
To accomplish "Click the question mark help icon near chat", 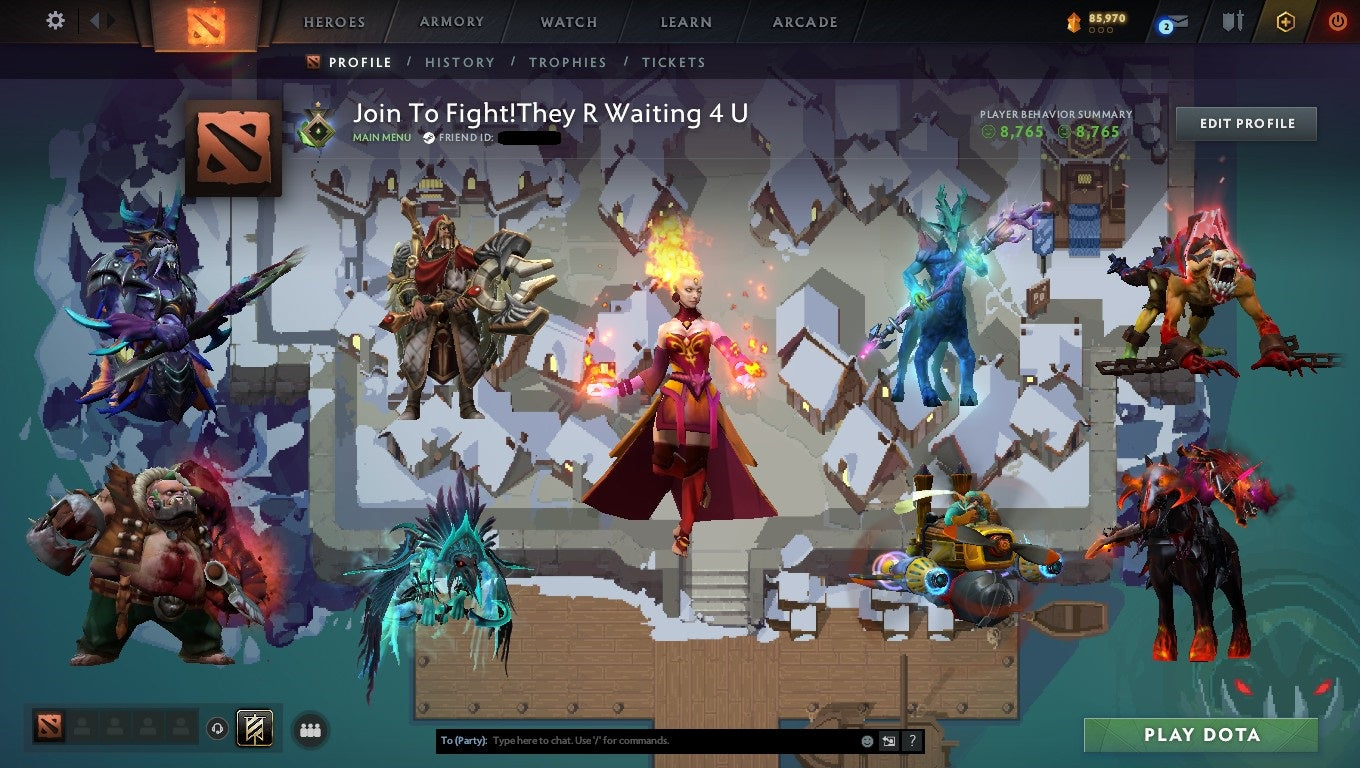I will (x=911, y=740).
